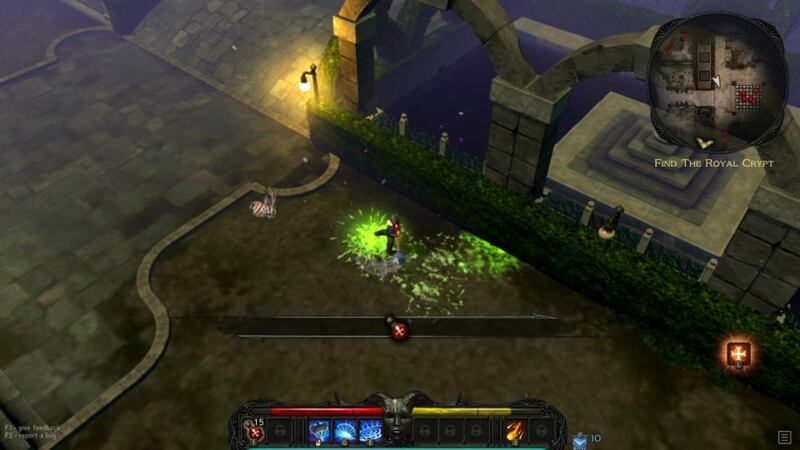
Task: Use the blue fan wave skill
Action: pos(345,431)
